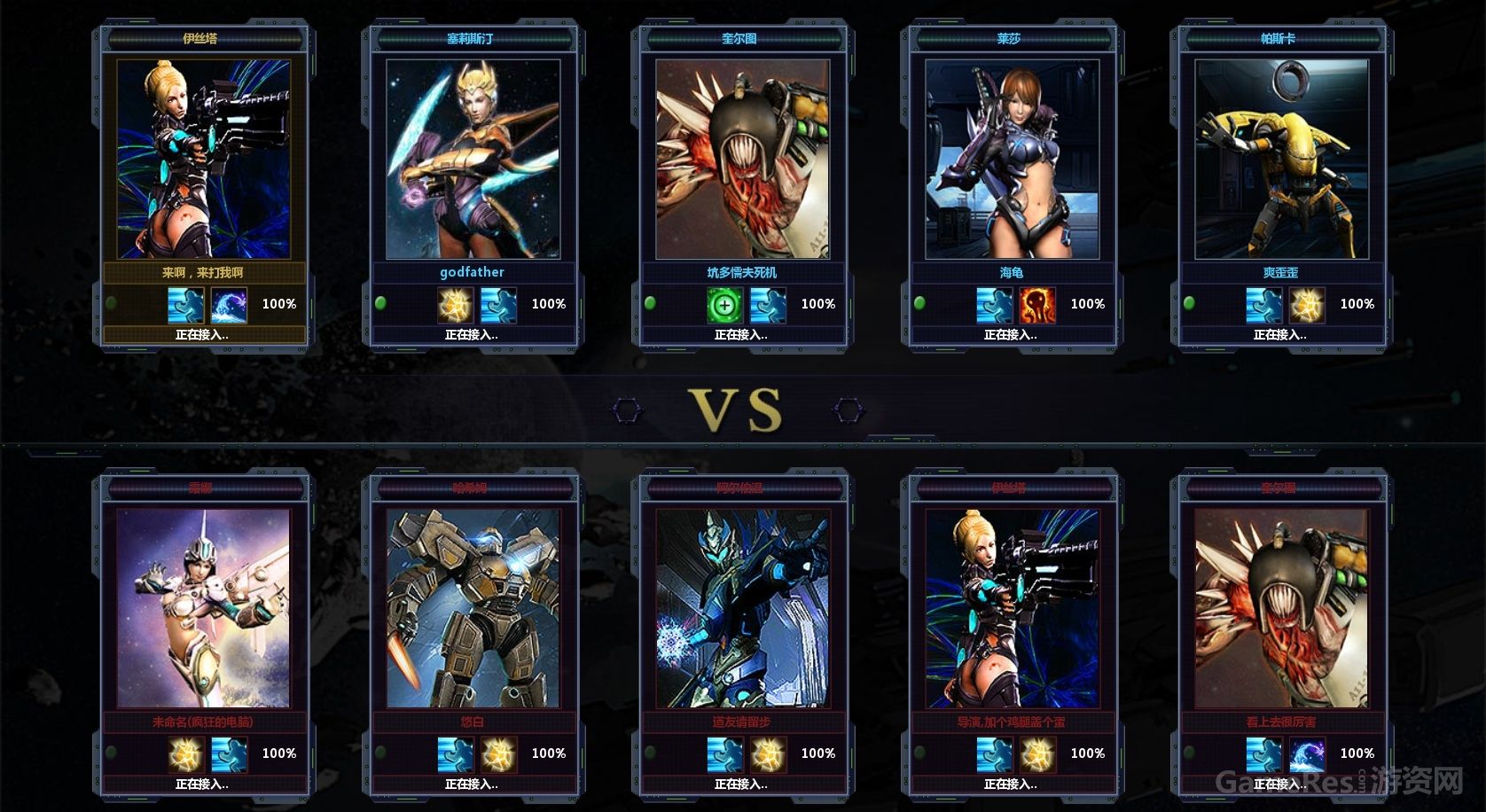Select the 道友请留步 player portrait
The image size is (1486, 812).
742,608
